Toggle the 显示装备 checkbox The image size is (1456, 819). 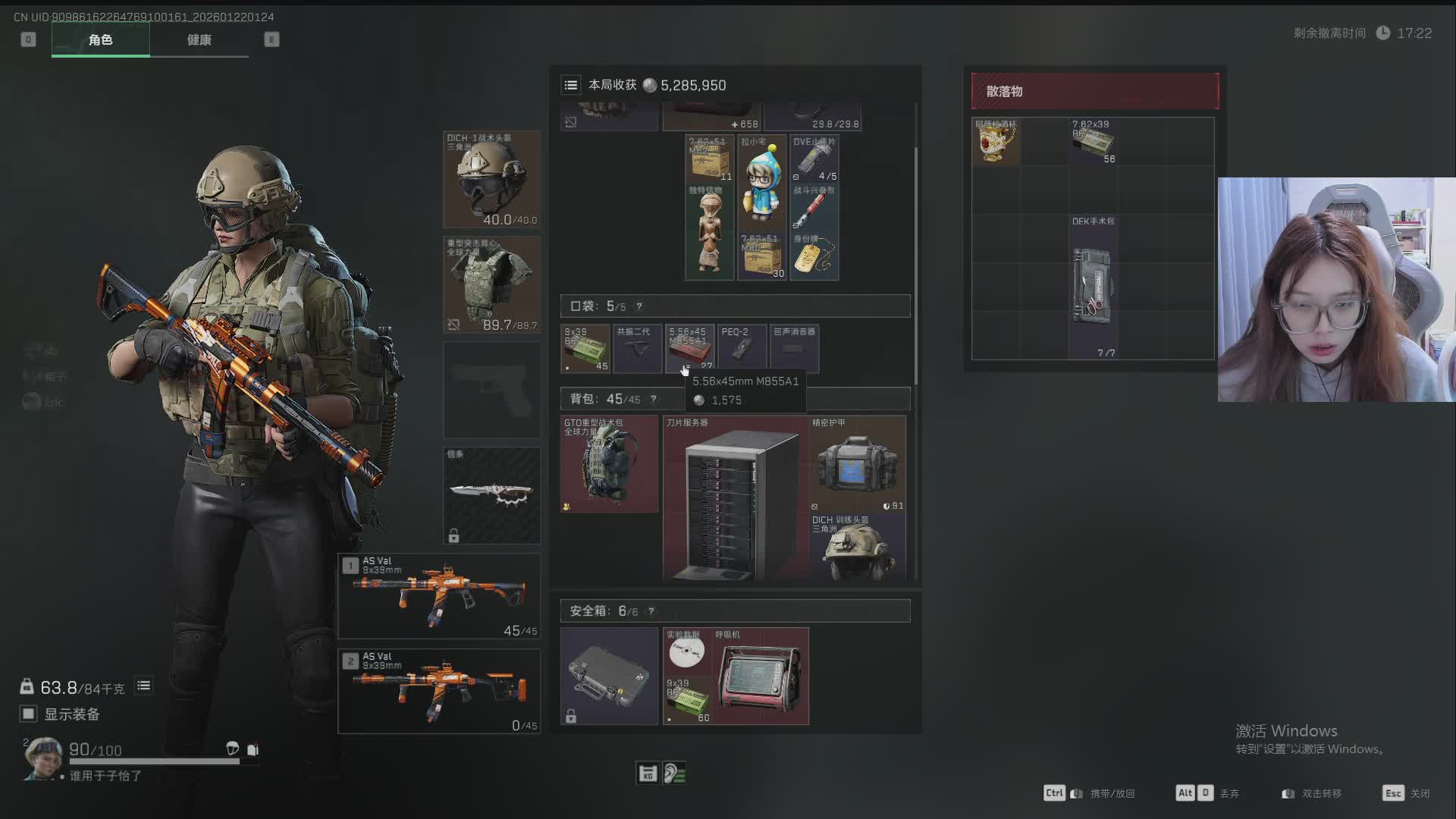(29, 714)
